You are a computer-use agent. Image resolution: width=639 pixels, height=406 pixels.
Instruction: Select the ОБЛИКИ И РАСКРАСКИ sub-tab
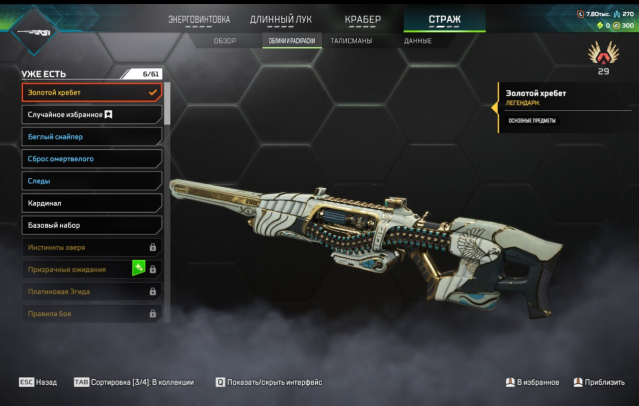pos(292,41)
